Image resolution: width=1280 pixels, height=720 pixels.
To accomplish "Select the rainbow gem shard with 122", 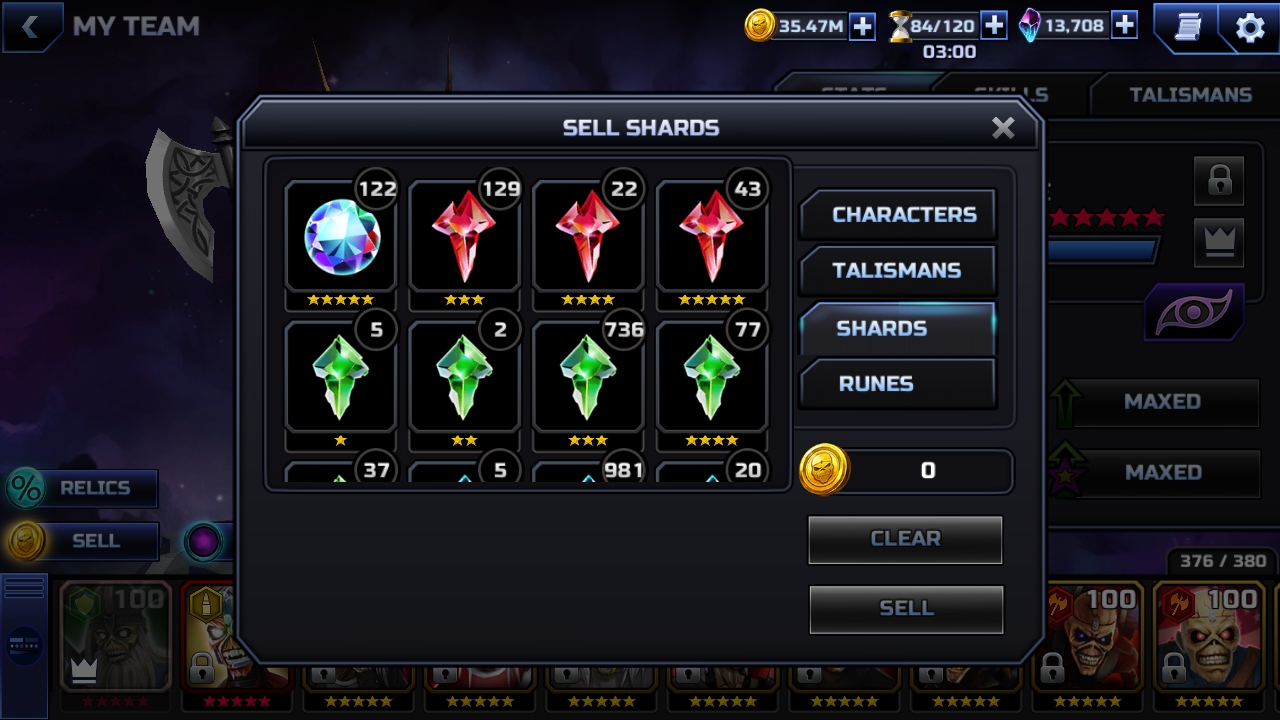I will point(341,238).
